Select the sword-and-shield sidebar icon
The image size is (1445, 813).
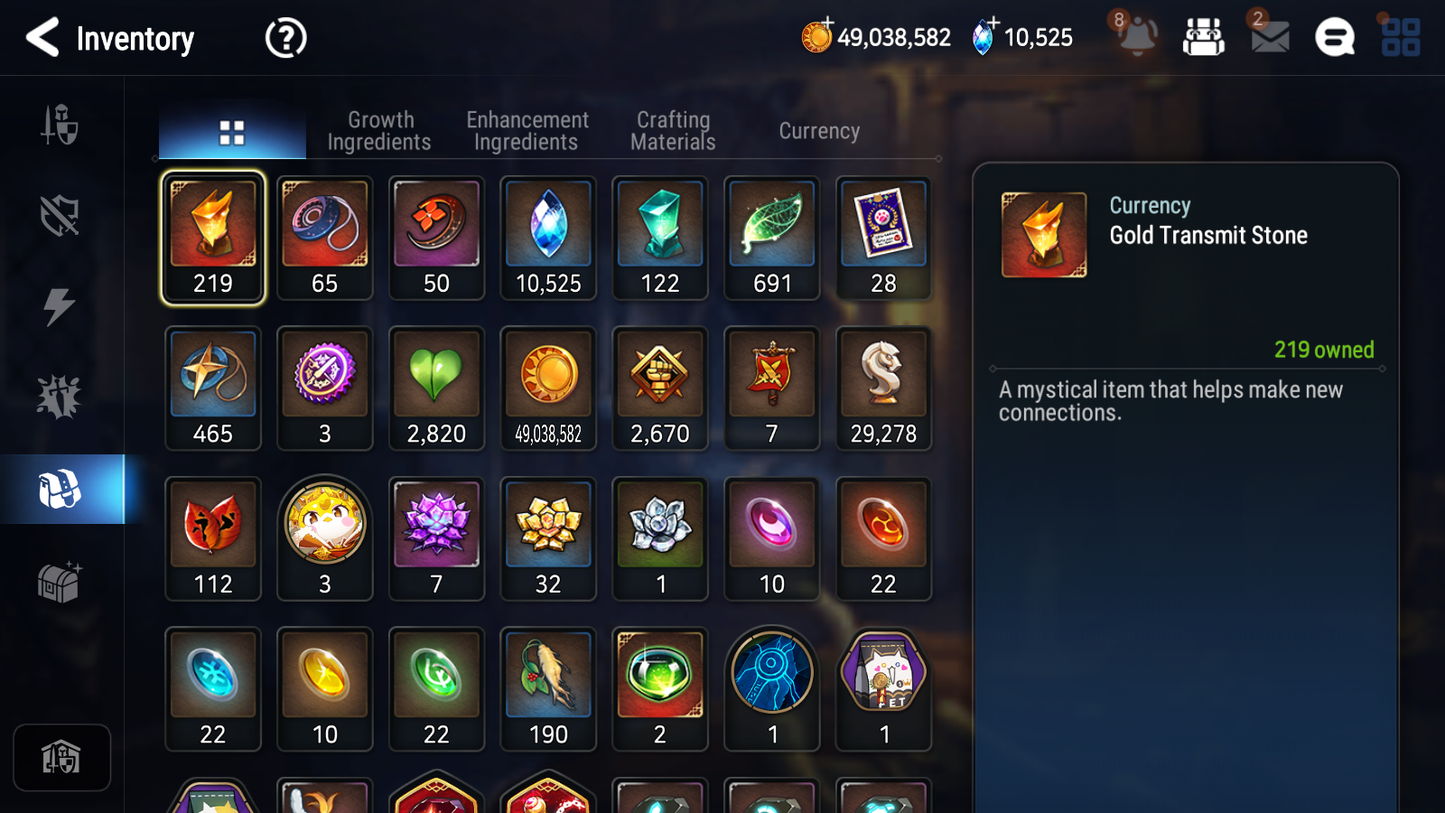coord(60,125)
